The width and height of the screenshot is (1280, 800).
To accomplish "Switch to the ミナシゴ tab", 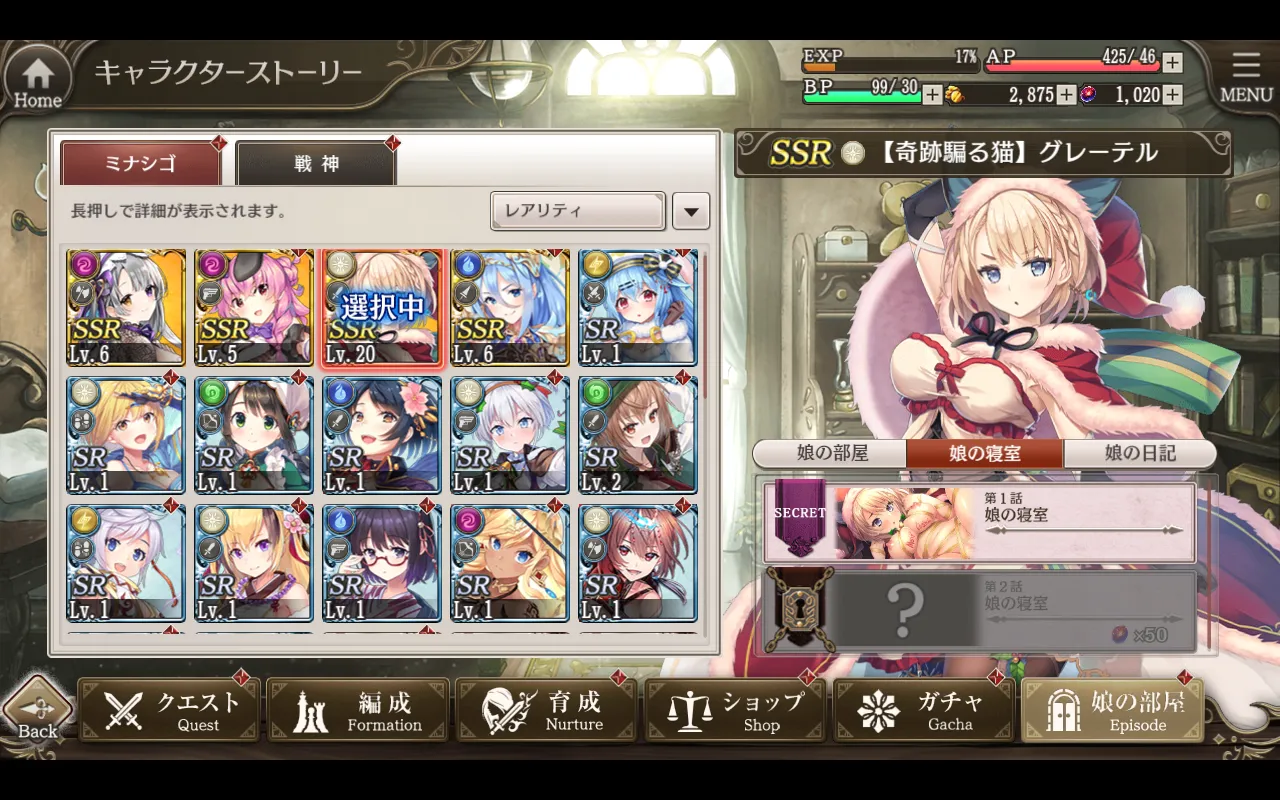I will [141, 163].
